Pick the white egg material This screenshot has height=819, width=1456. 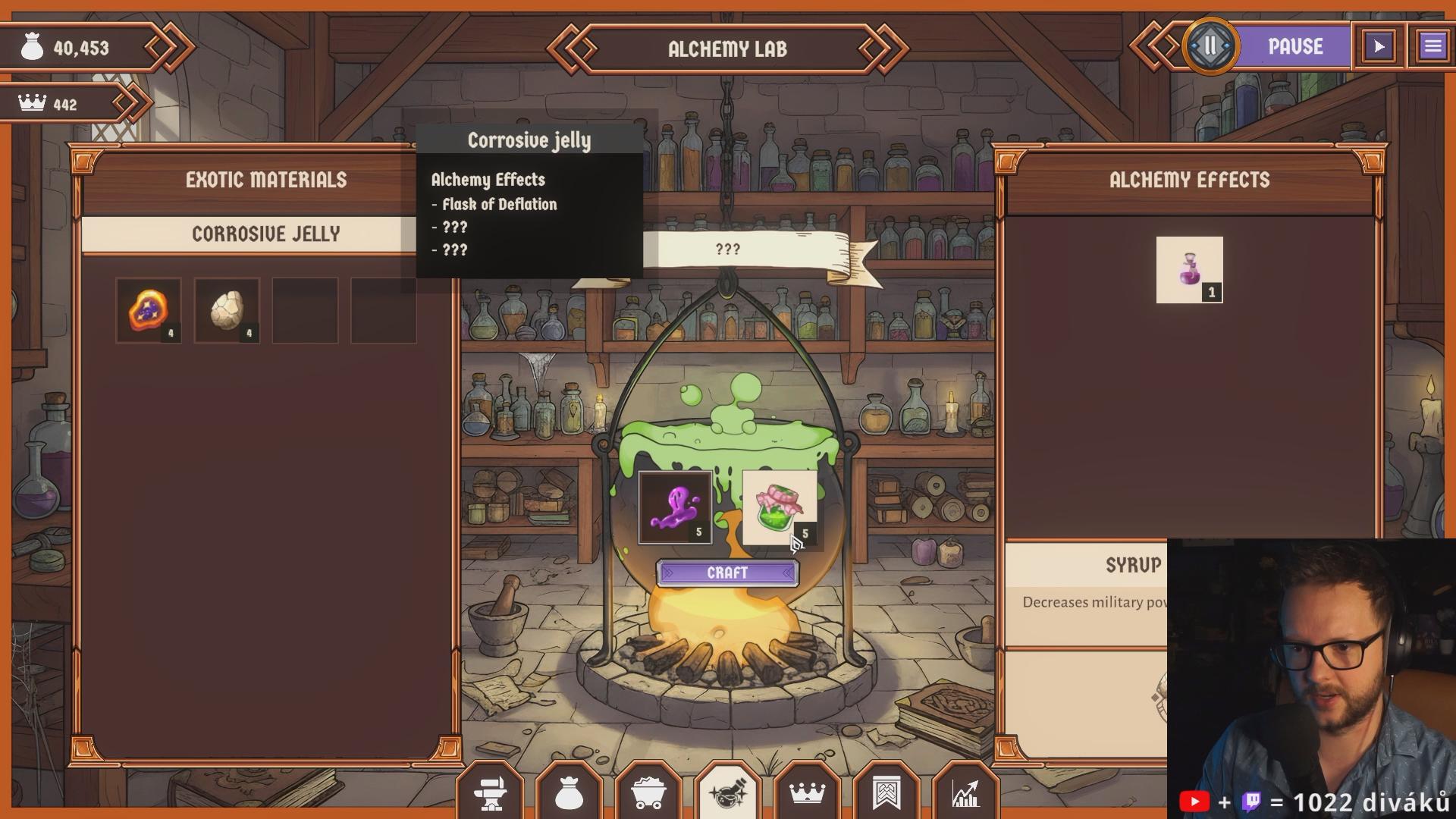(x=227, y=311)
